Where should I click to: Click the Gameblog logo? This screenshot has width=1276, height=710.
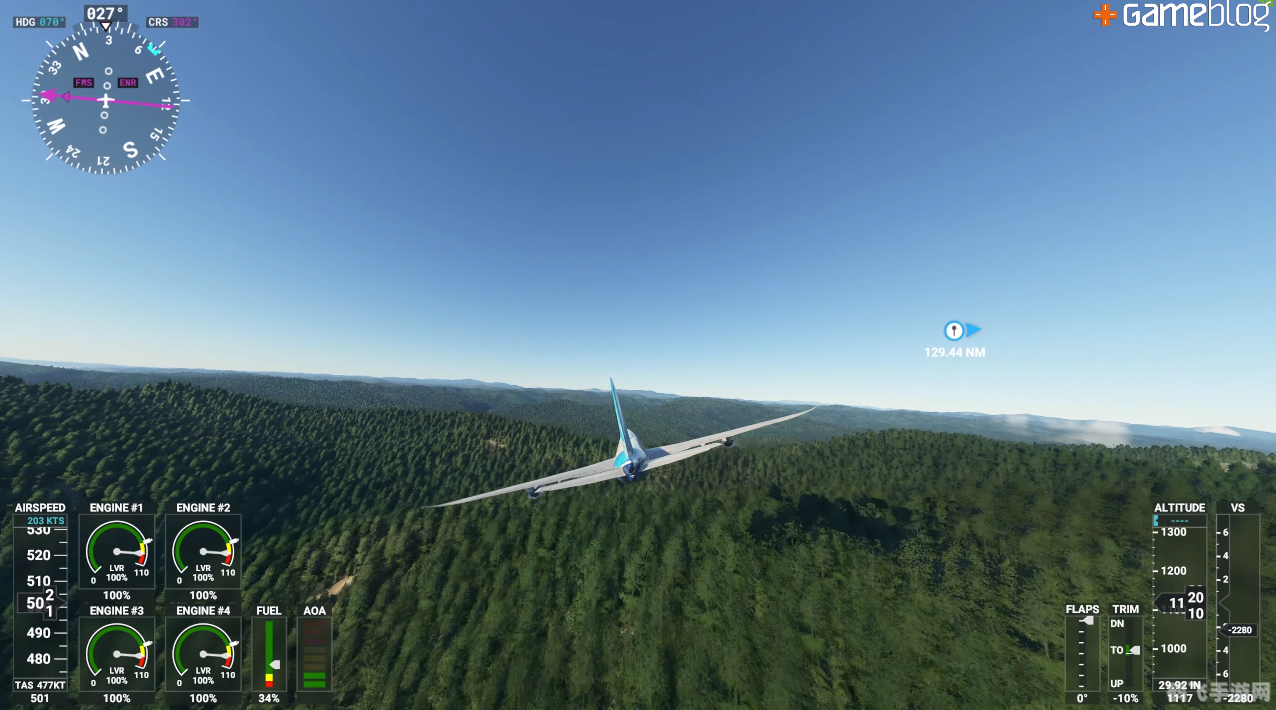(1181, 15)
